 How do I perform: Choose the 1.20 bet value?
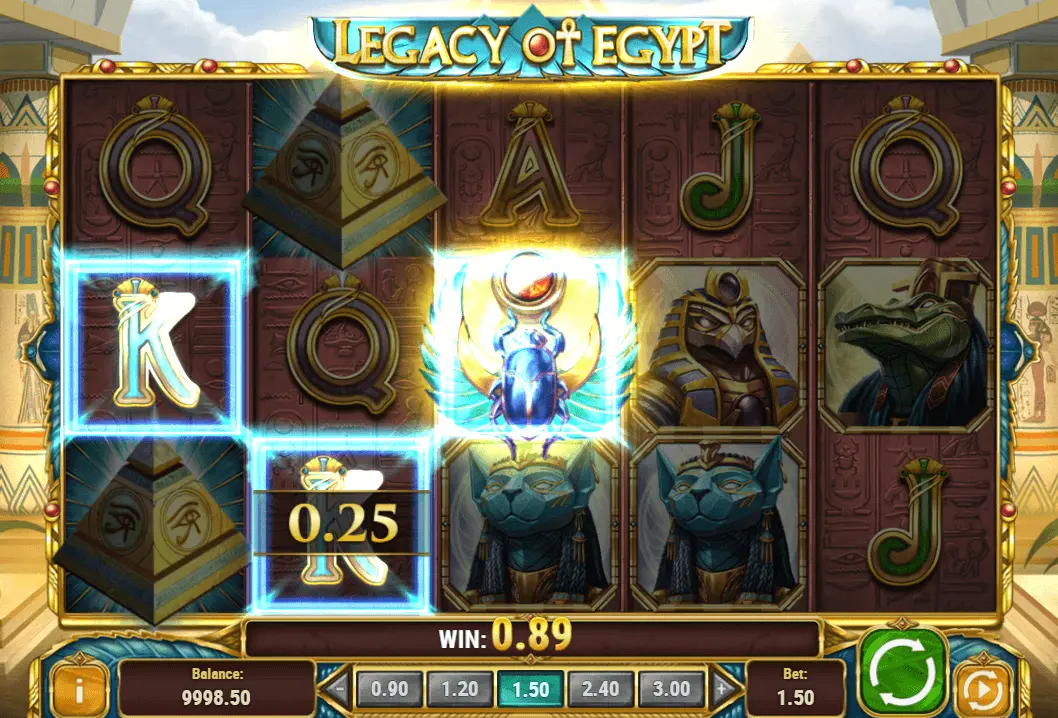tap(461, 688)
